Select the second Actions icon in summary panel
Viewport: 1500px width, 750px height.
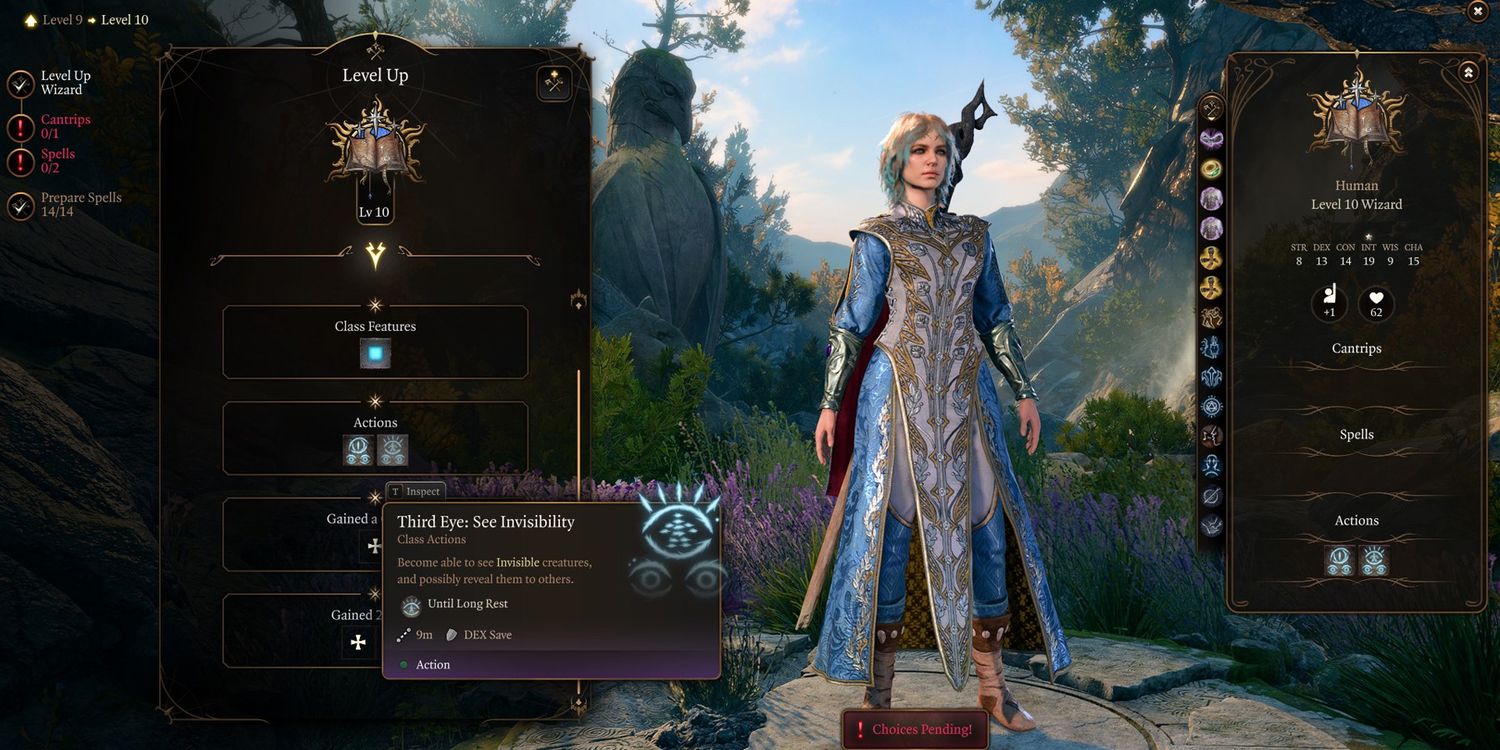[1373, 561]
